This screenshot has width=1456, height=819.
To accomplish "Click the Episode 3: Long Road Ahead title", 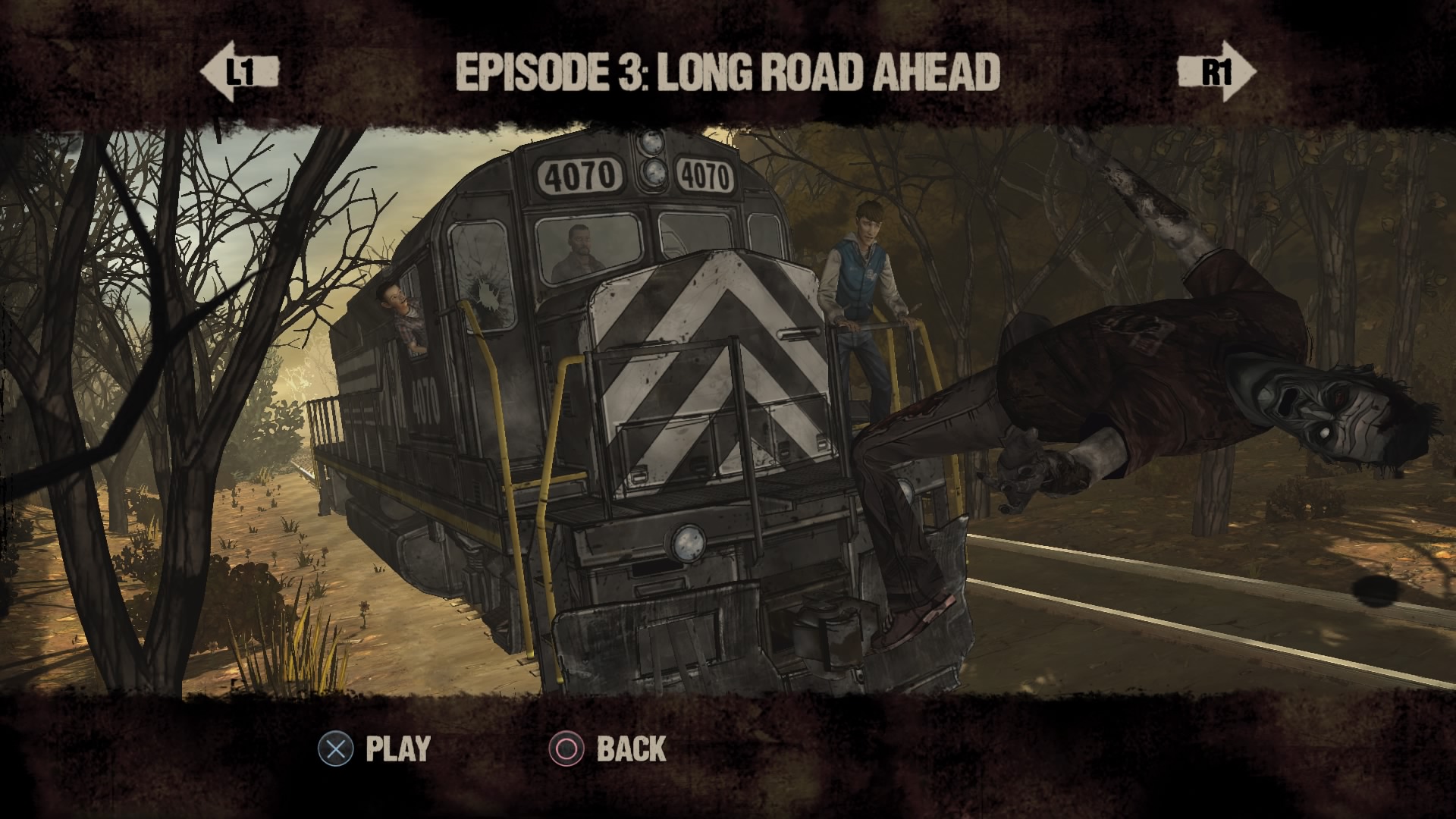I will pos(728,72).
